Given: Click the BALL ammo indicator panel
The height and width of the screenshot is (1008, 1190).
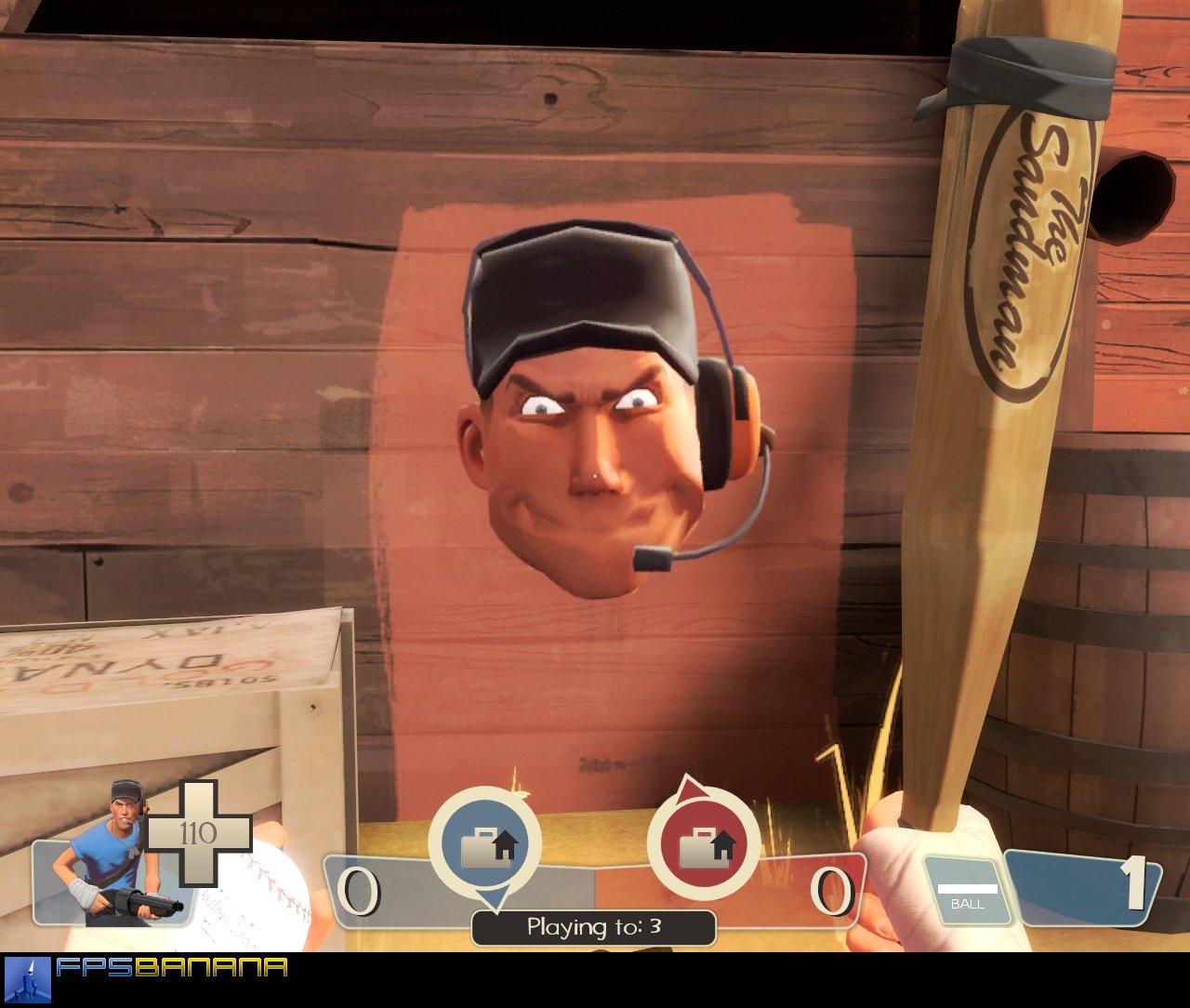Looking at the screenshot, I should tap(970, 895).
